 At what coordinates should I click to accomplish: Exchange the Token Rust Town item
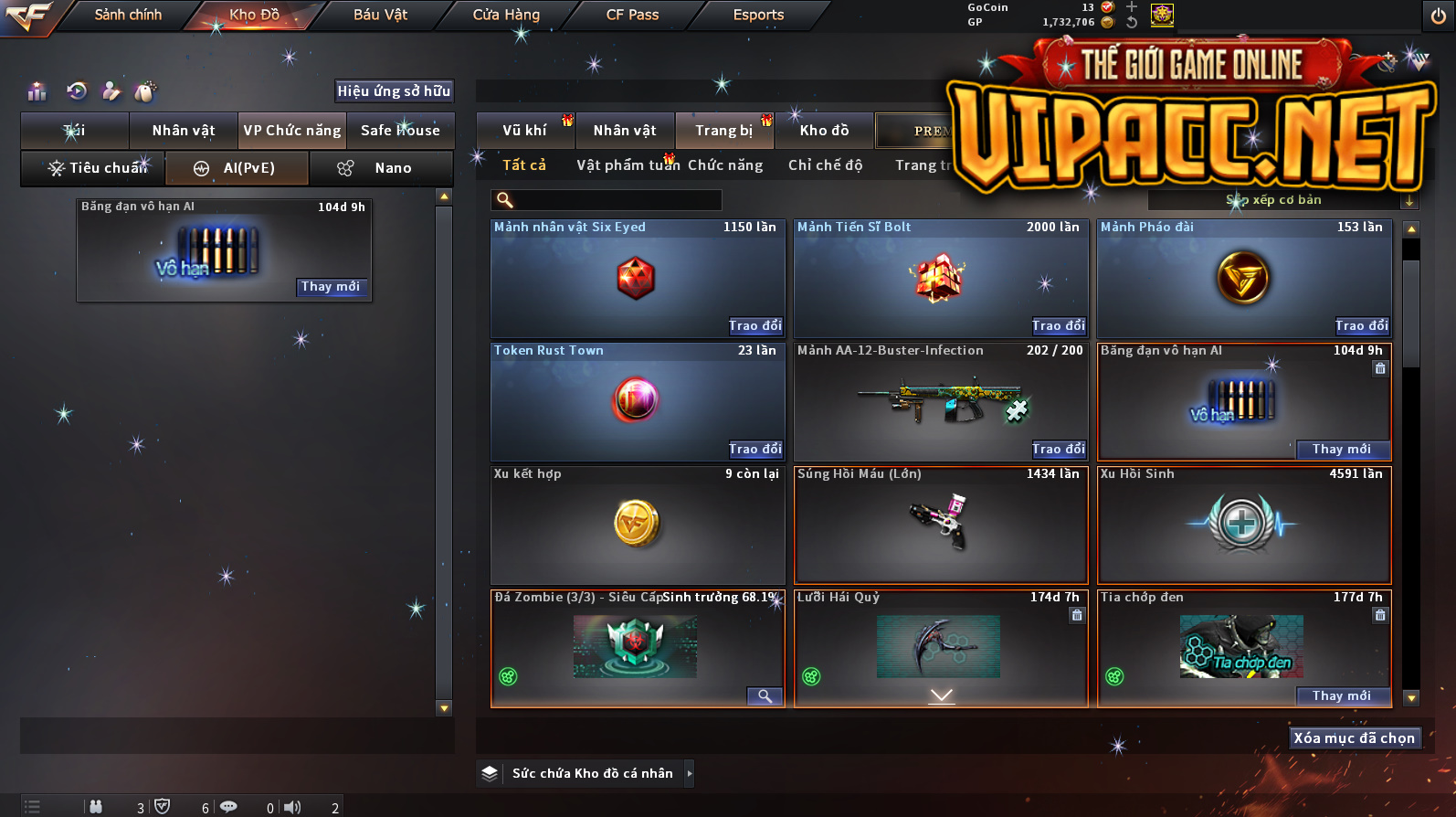pyautogui.click(x=754, y=450)
